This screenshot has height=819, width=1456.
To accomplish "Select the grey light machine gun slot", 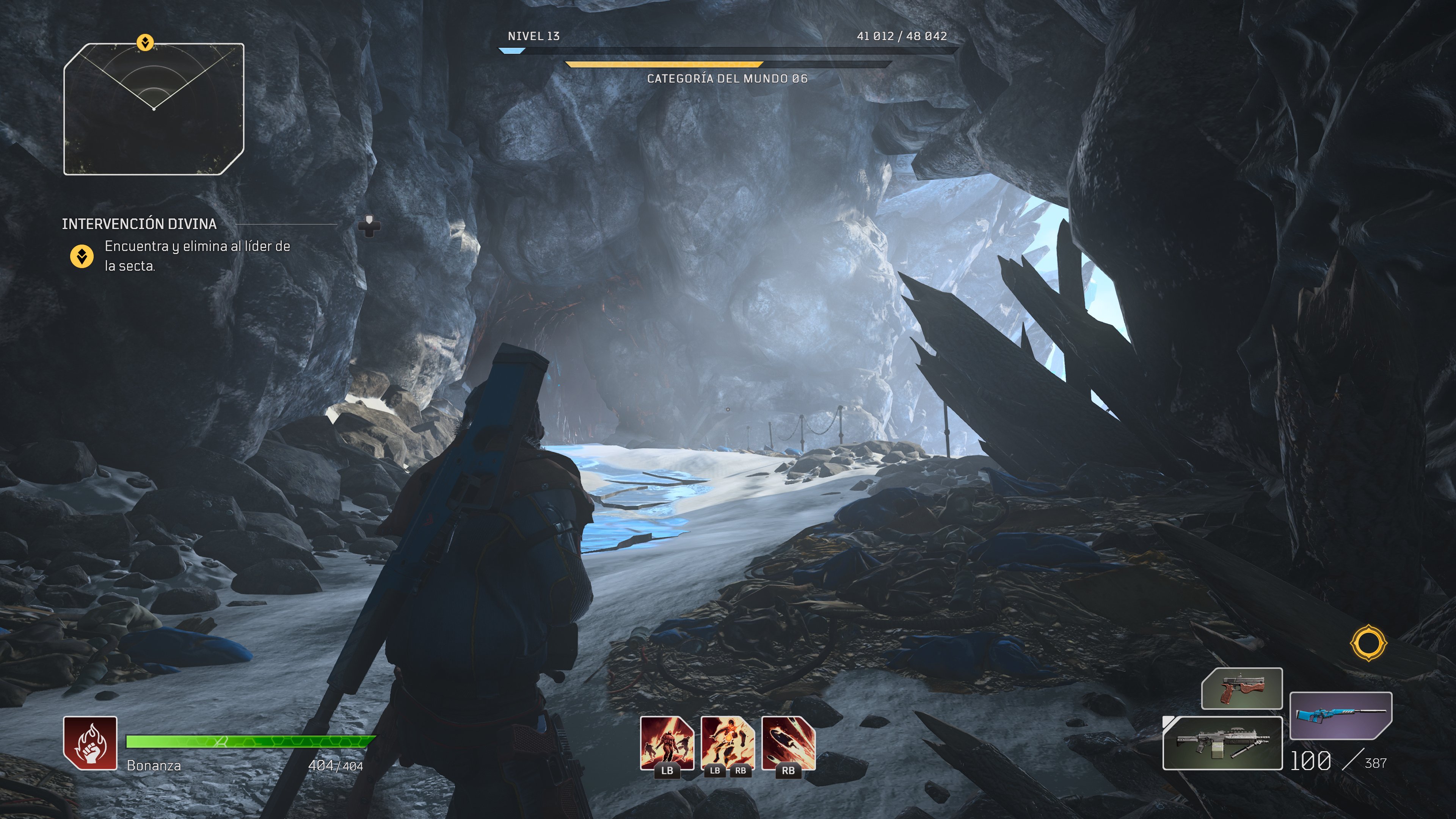I will tap(1222, 743).
